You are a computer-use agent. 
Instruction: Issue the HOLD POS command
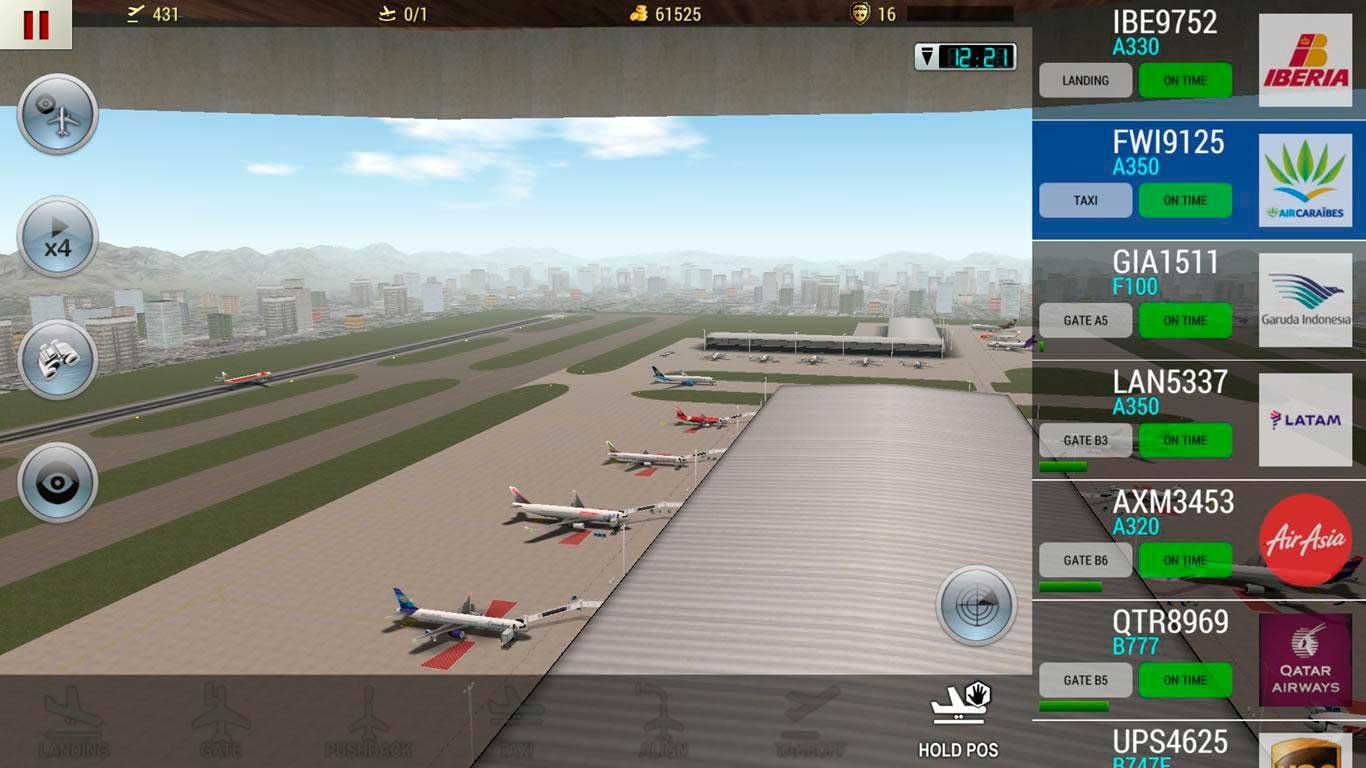[958, 719]
